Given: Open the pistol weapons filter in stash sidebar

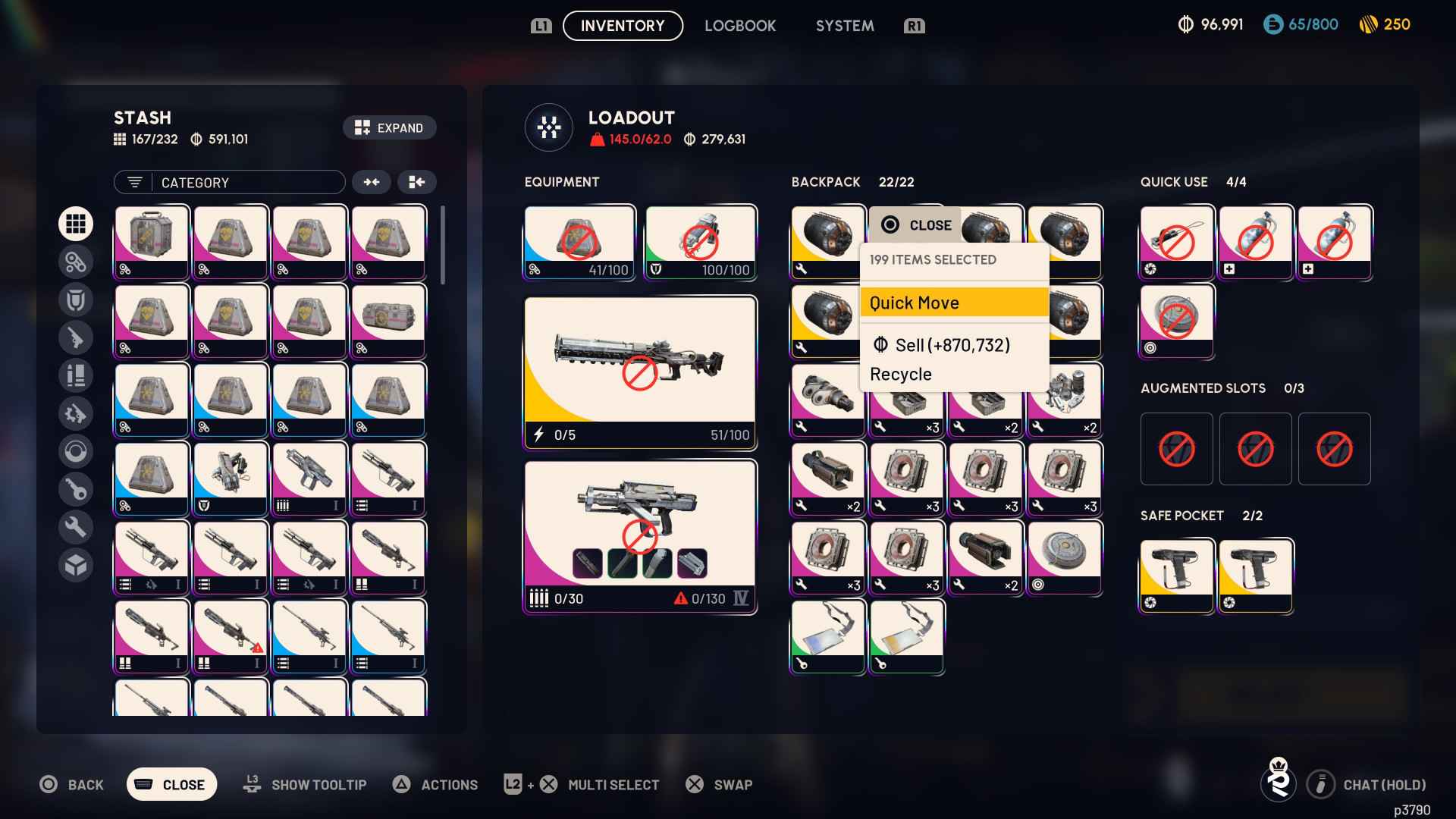Looking at the screenshot, I should [76, 337].
